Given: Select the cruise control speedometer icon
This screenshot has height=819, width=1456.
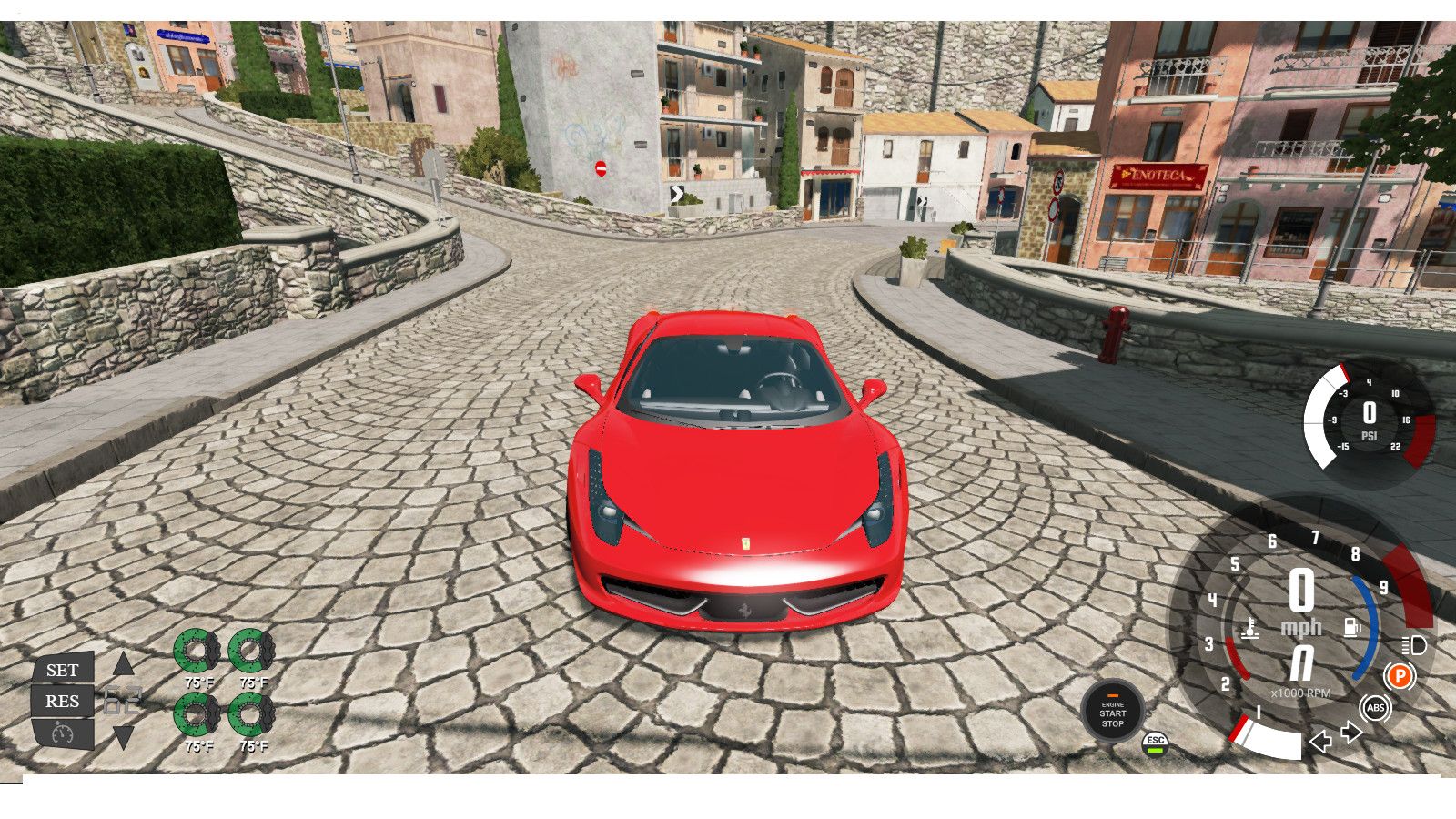Looking at the screenshot, I should pyautogui.click(x=61, y=733).
